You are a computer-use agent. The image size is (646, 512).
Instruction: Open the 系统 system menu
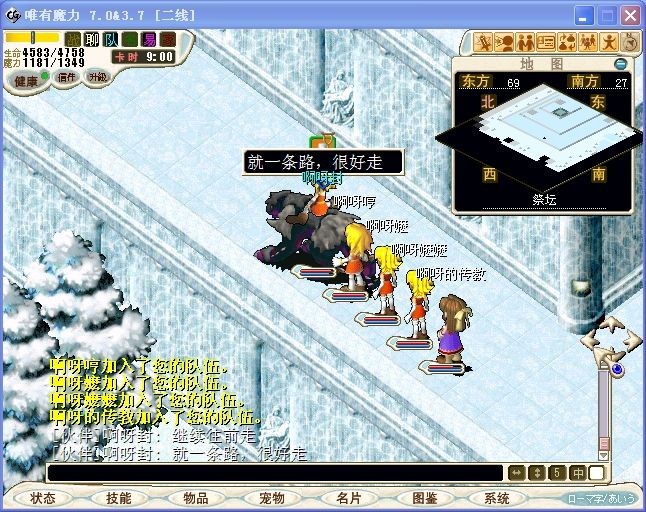tap(497, 497)
